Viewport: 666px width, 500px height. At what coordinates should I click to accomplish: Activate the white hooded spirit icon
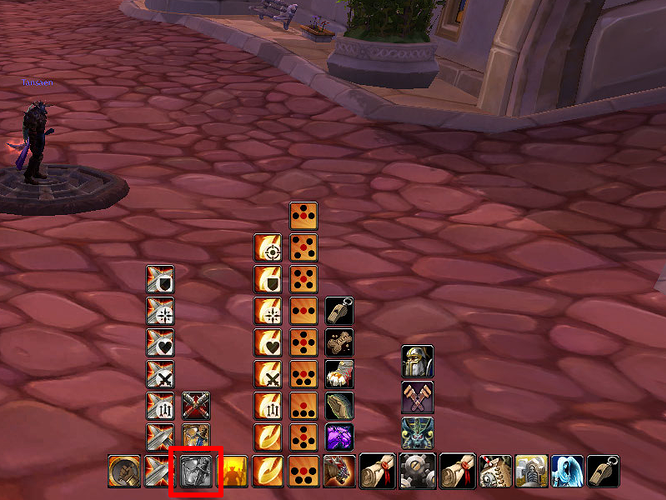tap(568, 470)
